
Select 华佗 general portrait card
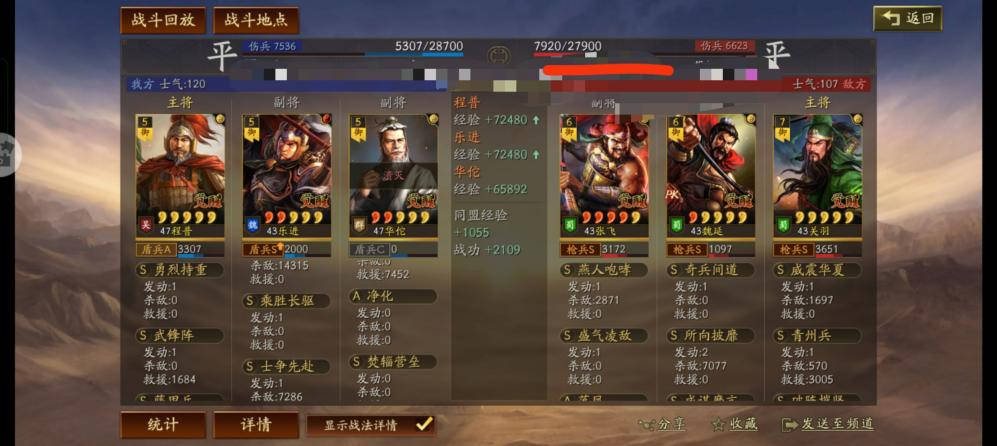393,170
